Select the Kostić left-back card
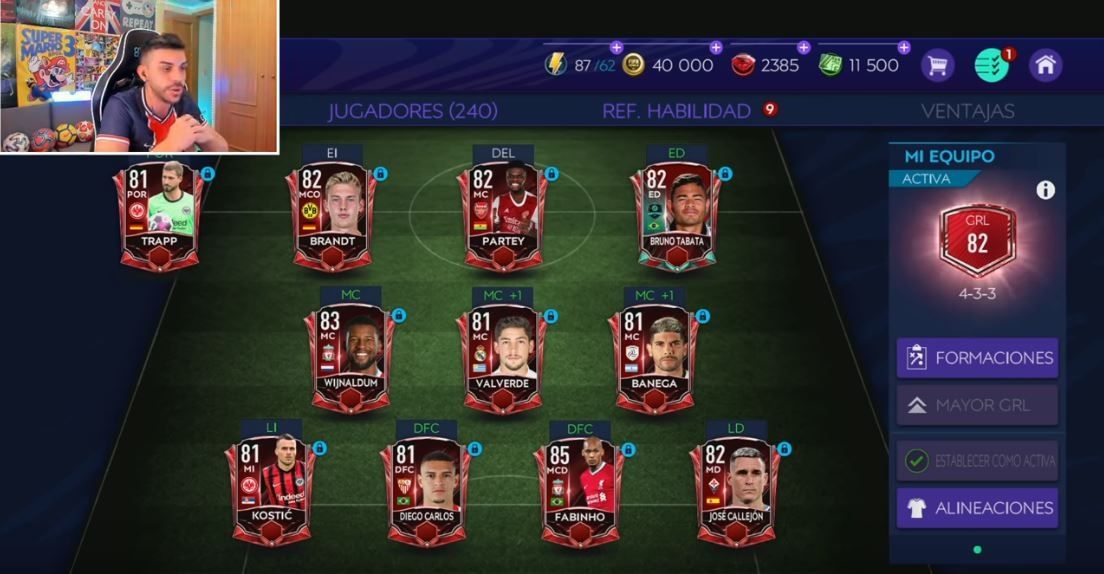Viewport: 1104px width, 574px height. click(x=269, y=492)
